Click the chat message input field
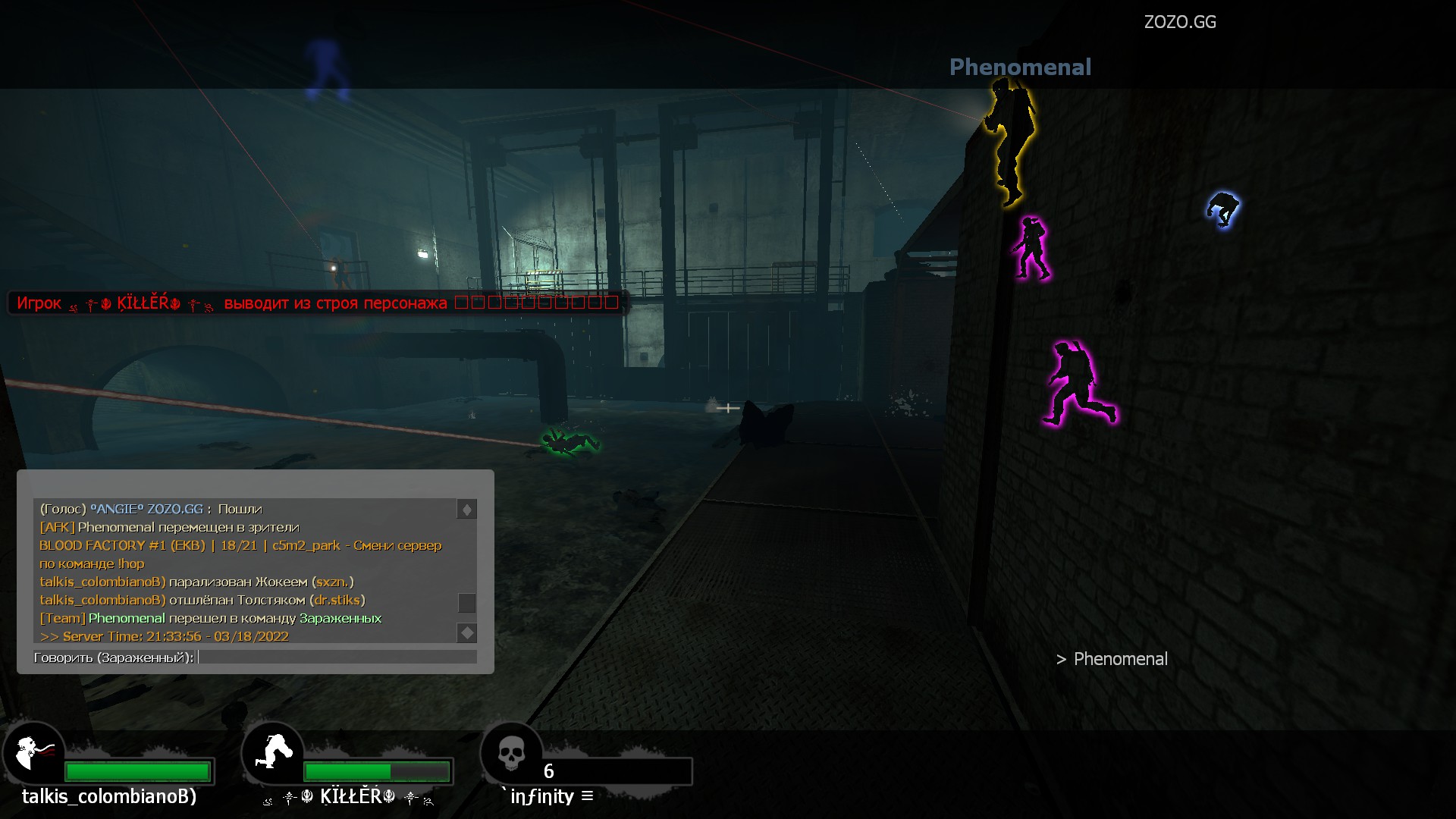 tap(337, 657)
